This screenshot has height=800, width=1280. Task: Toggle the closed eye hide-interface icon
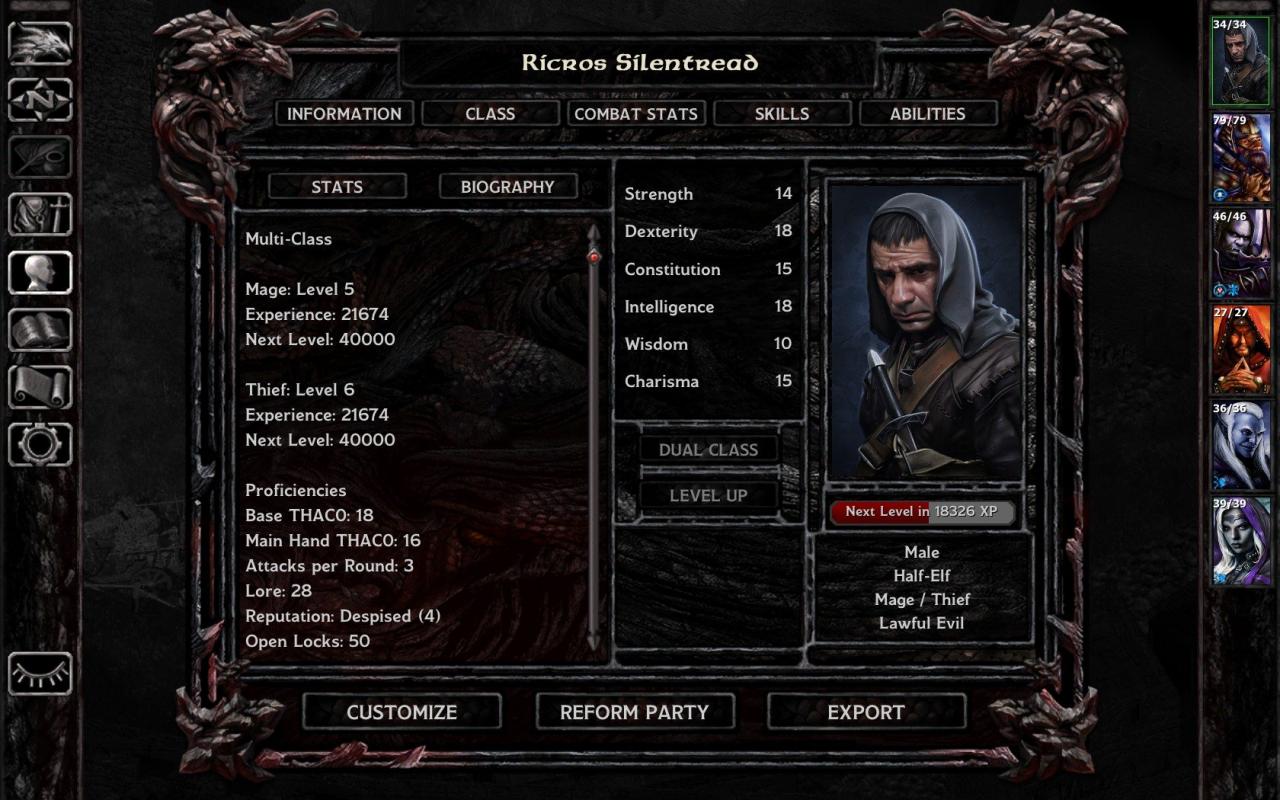(x=41, y=673)
